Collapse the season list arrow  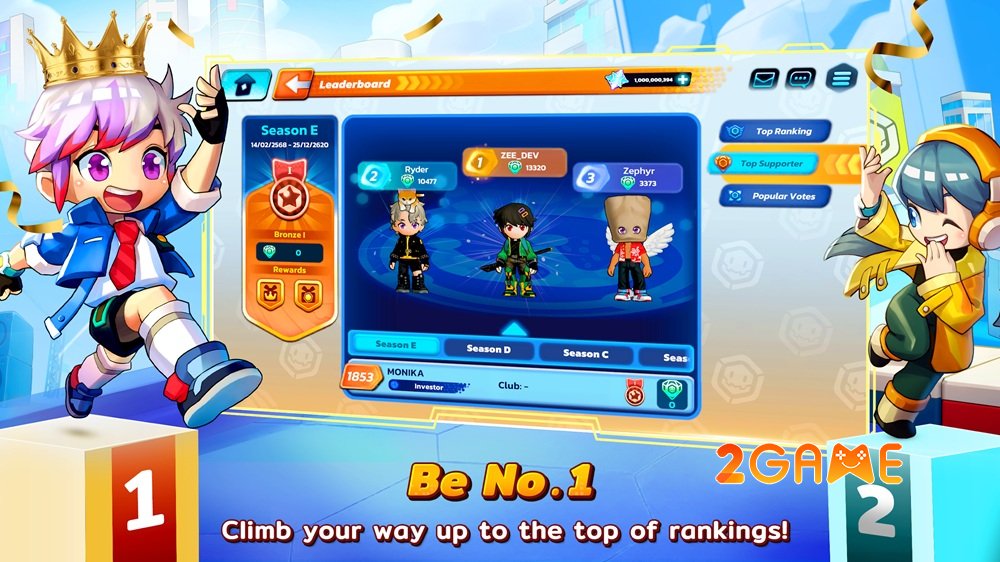[x=512, y=327]
